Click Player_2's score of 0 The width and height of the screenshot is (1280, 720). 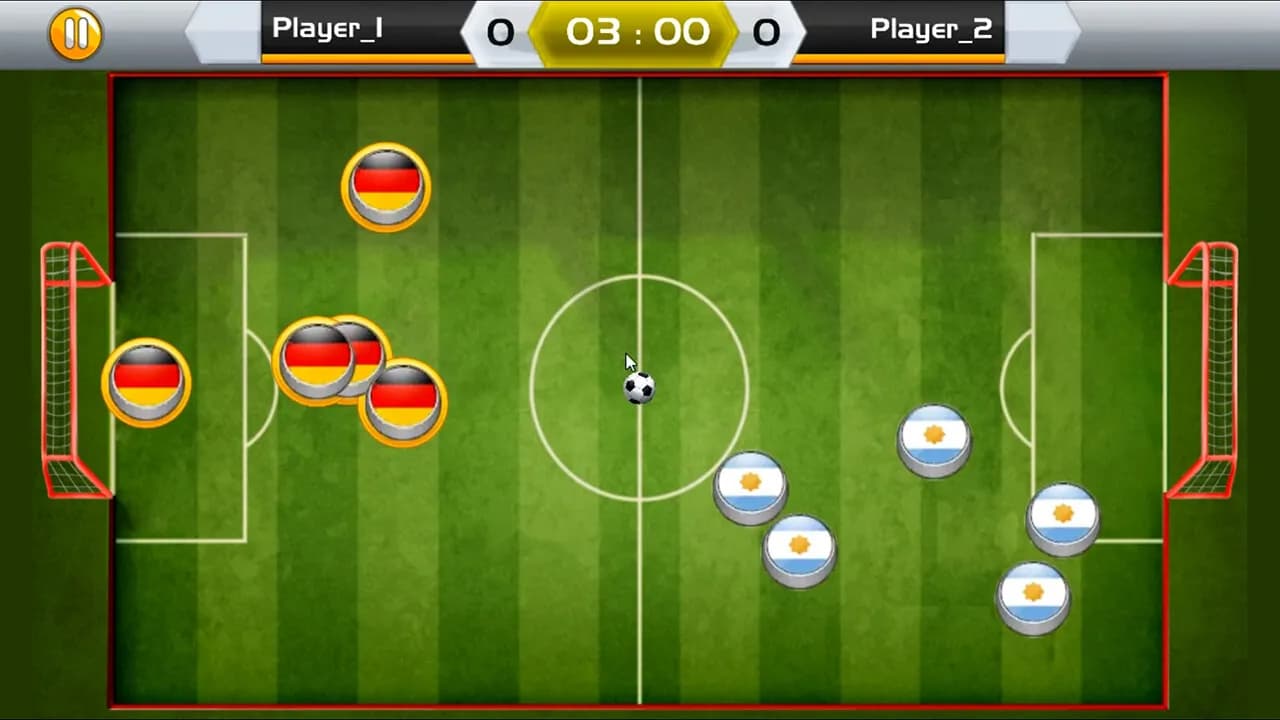coord(766,32)
